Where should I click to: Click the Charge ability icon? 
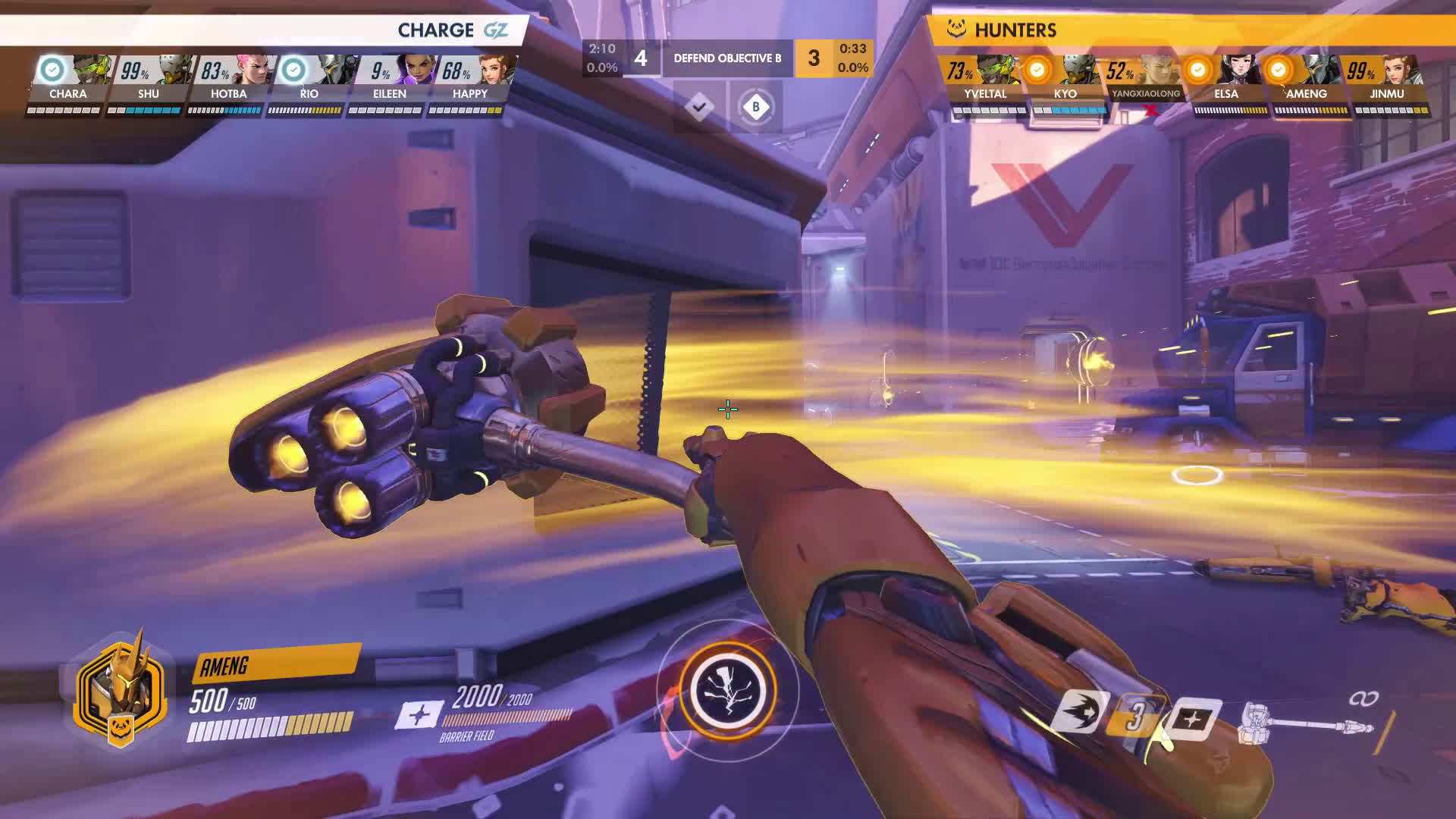(1081, 713)
